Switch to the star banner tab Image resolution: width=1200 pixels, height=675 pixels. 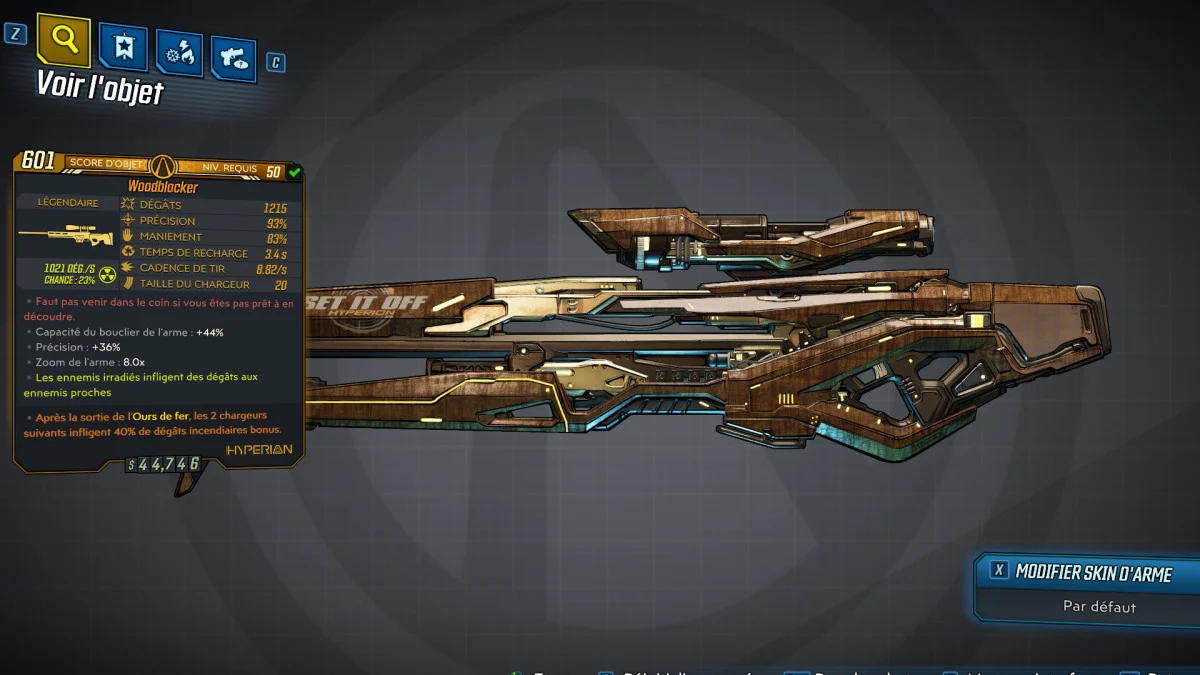(x=124, y=48)
